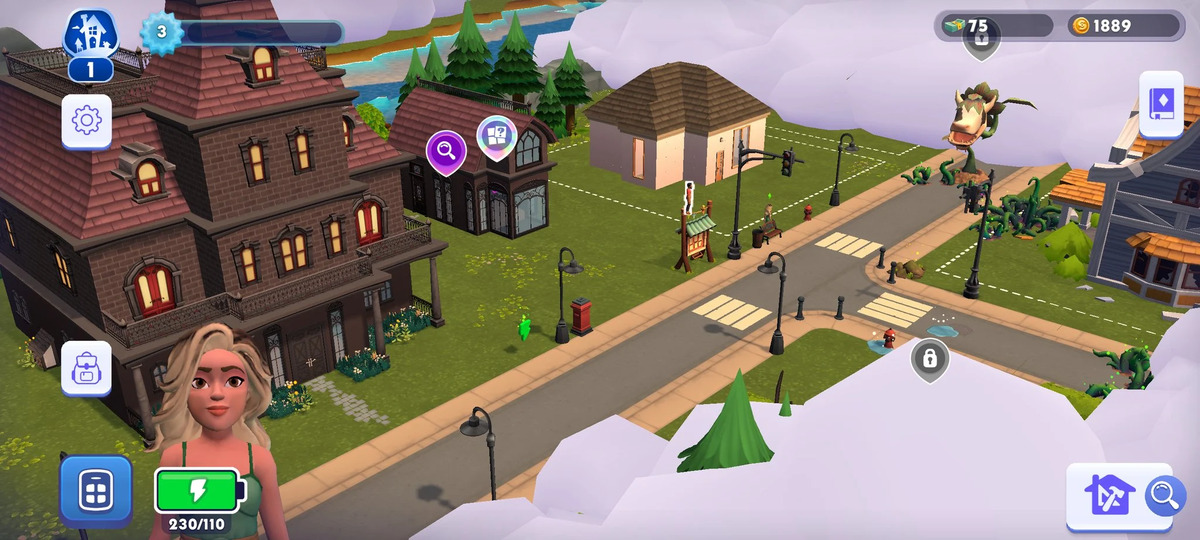Open the backpack inventory
1200x540 pixels.
(x=87, y=368)
